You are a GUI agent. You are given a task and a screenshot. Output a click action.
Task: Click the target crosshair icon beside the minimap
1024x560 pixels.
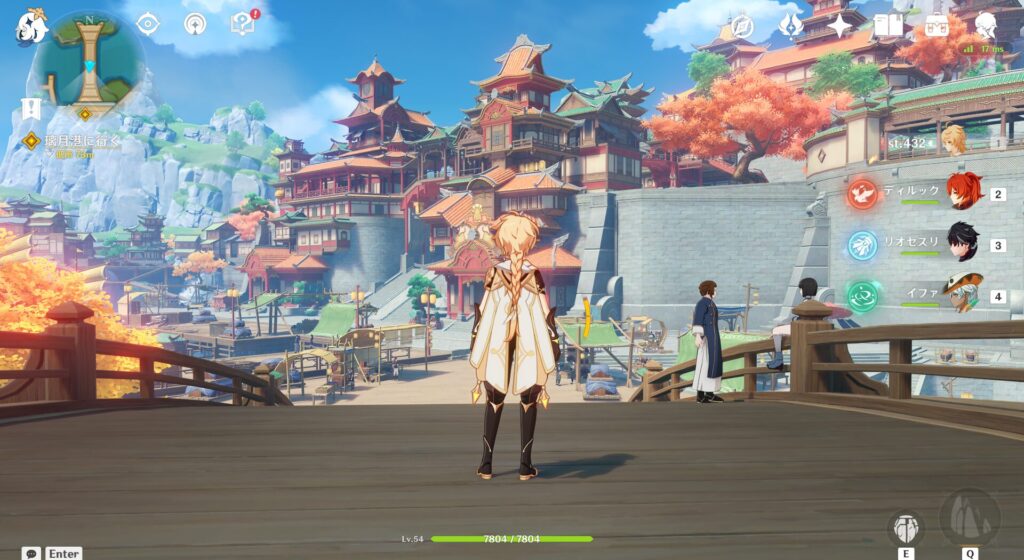point(148,24)
